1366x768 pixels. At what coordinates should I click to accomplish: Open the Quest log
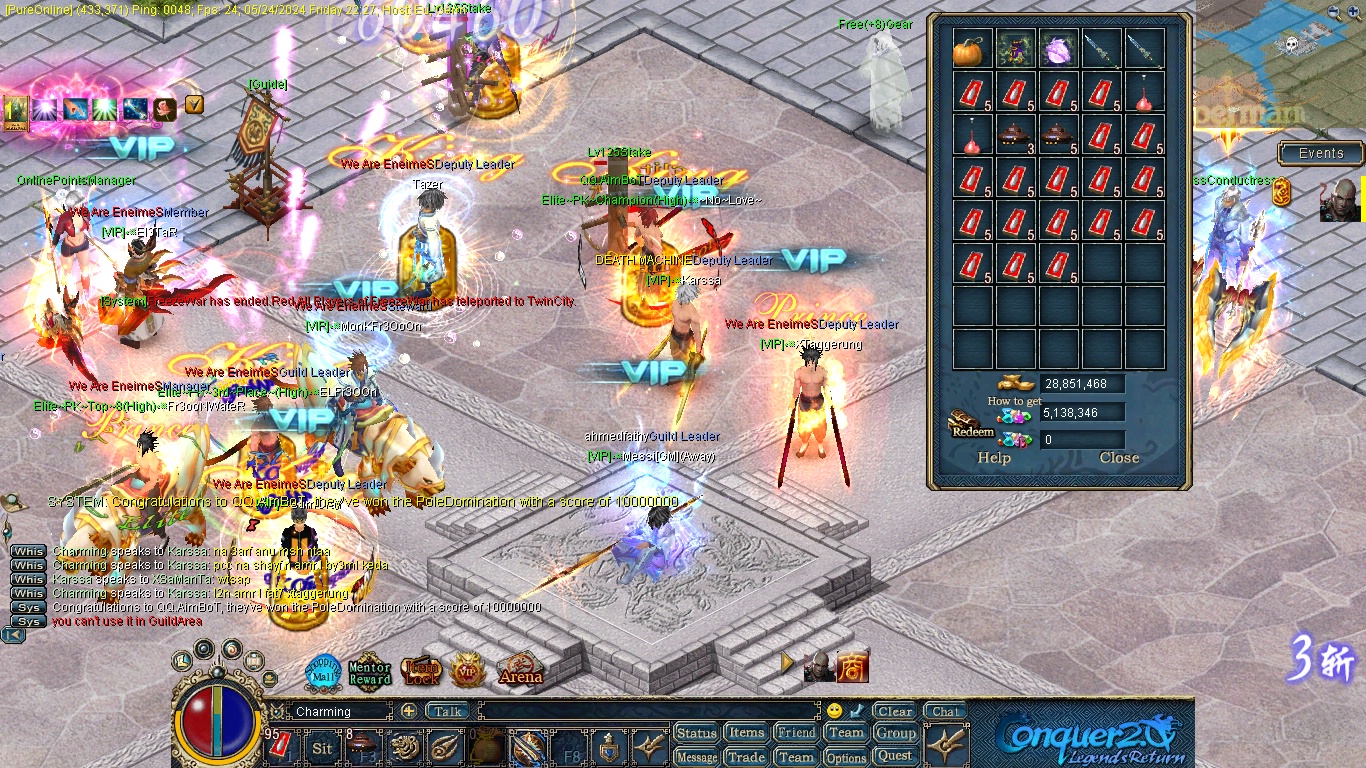click(895, 757)
